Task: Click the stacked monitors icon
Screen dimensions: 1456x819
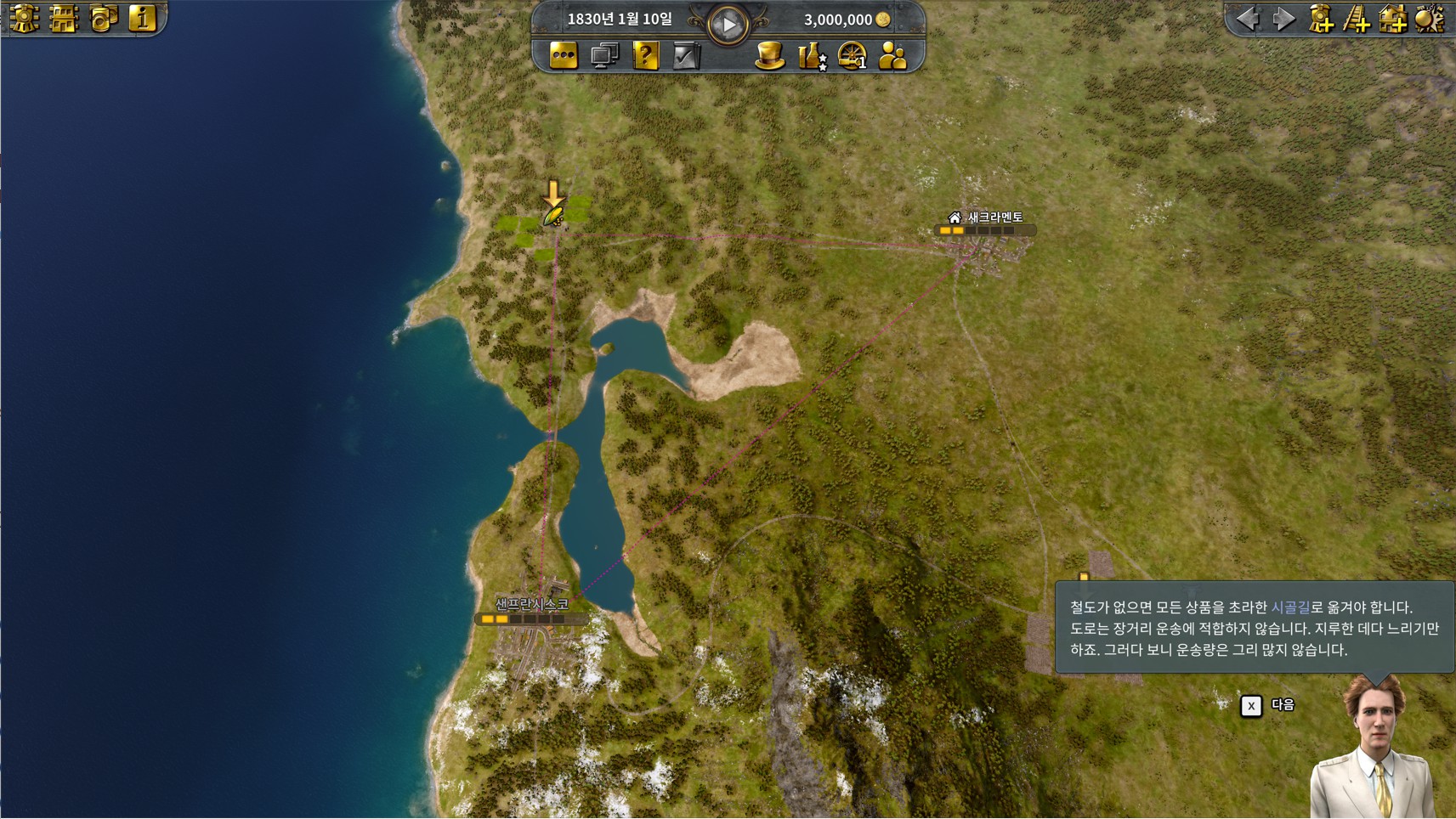Action: click(604, 56)
